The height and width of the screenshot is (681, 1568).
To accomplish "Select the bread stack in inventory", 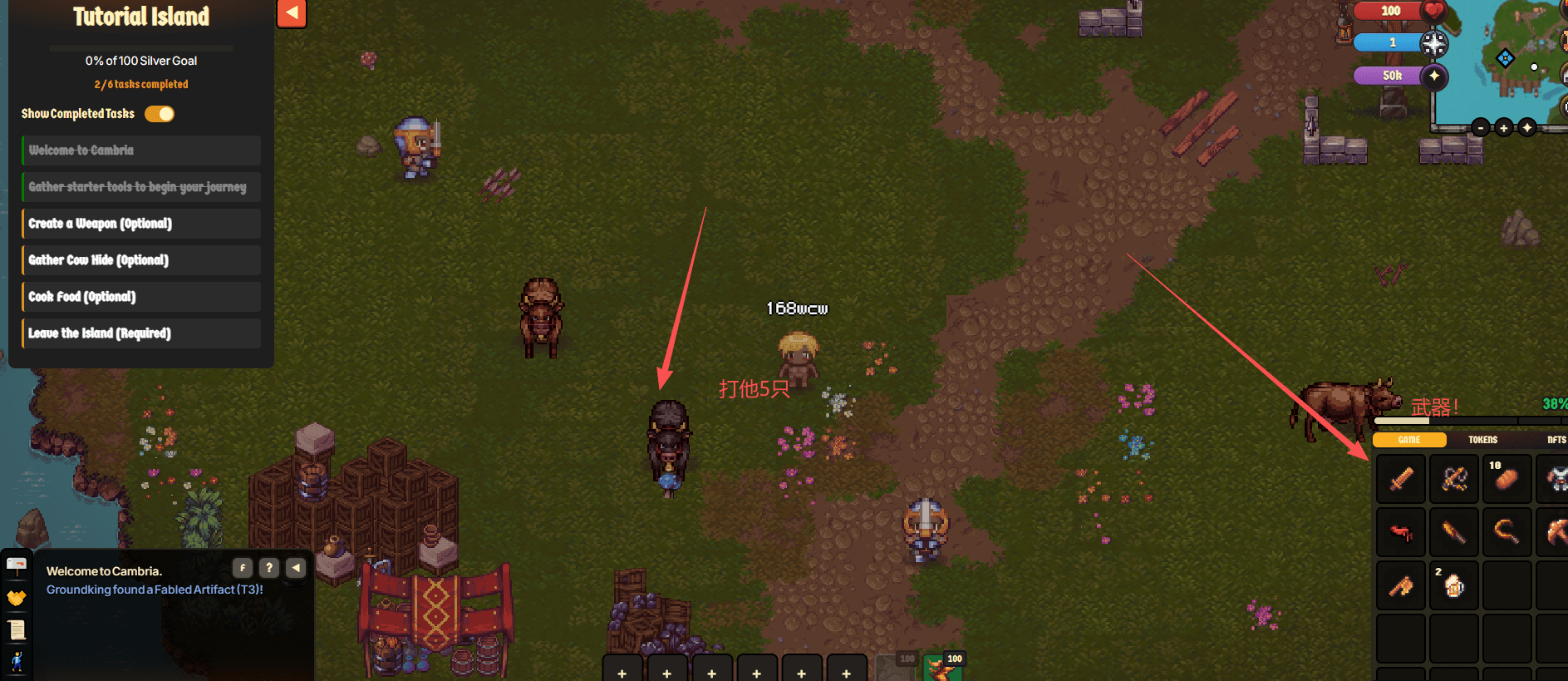I will 1507,479.
